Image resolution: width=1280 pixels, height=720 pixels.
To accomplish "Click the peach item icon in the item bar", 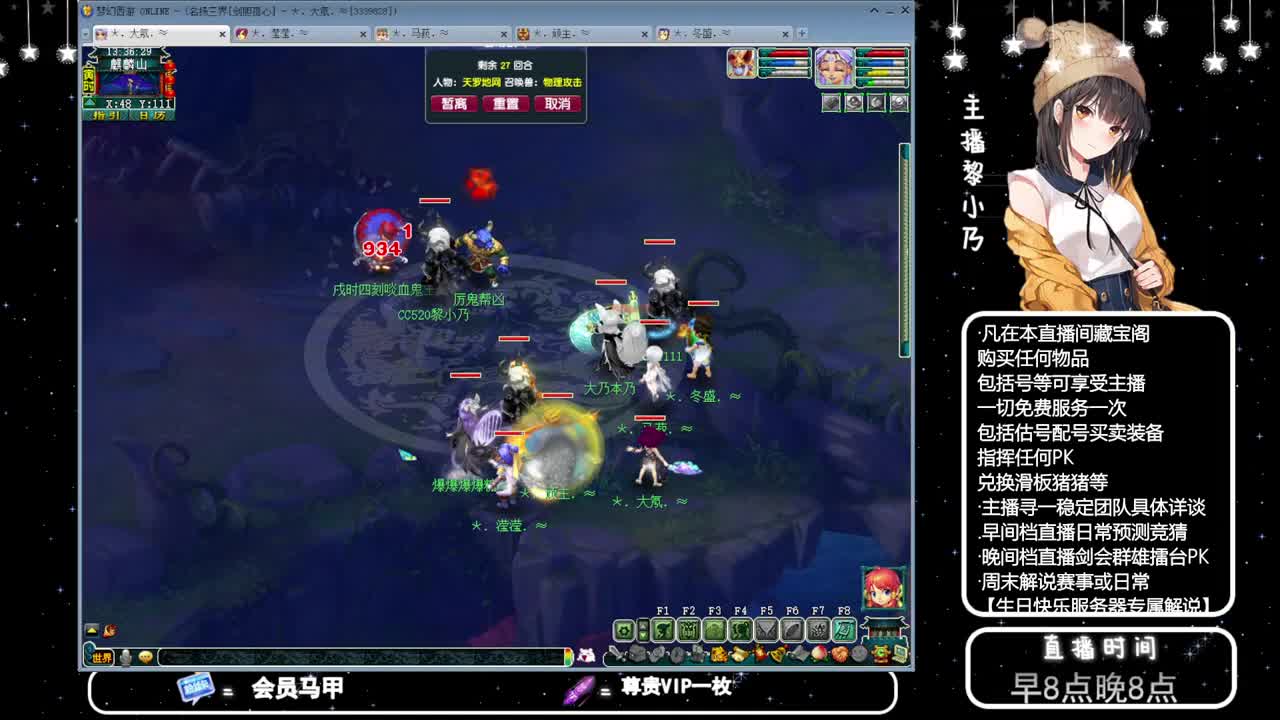I will pos(819,653).
